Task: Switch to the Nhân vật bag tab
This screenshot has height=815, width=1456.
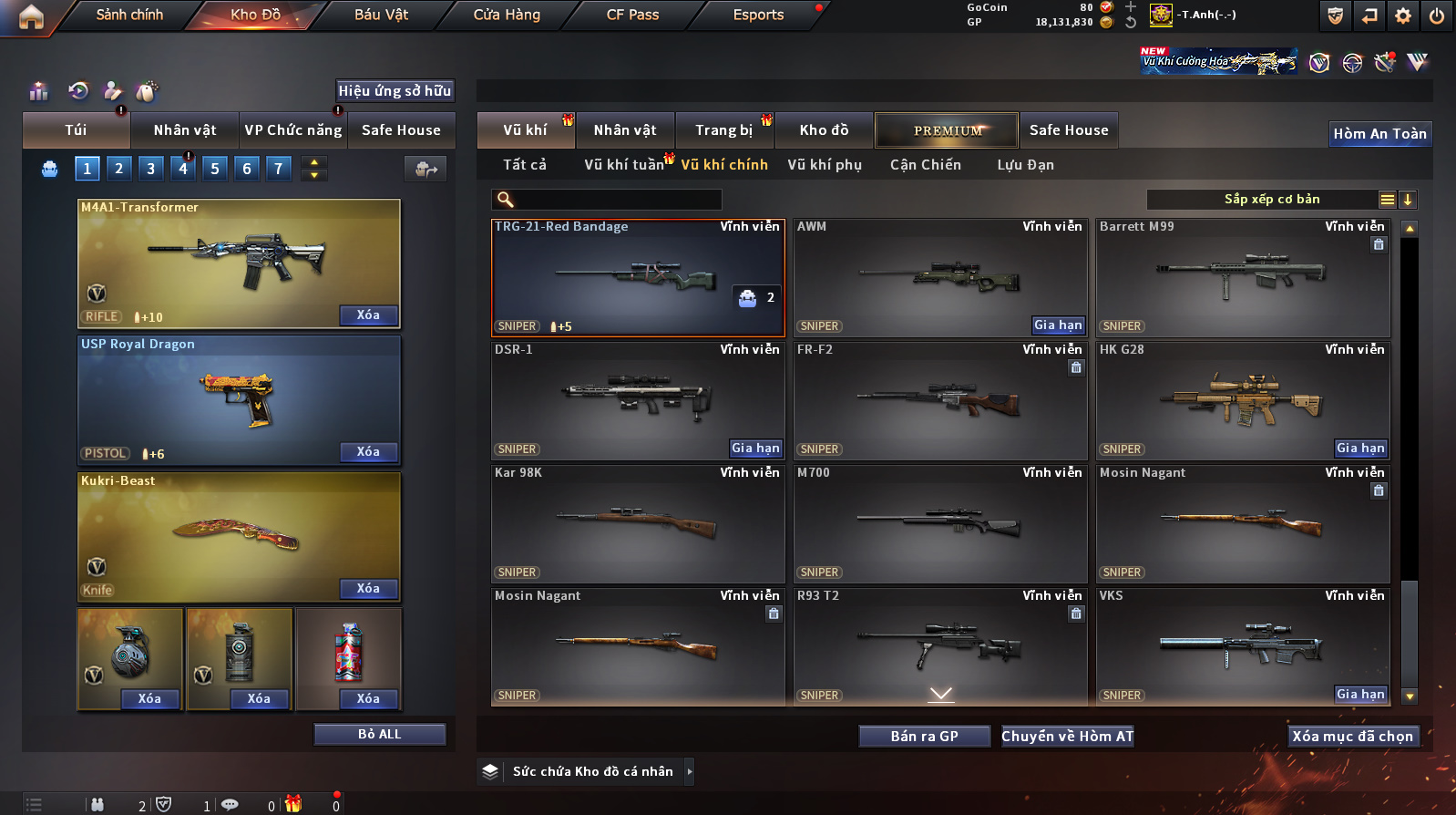Action: [185, 130]
